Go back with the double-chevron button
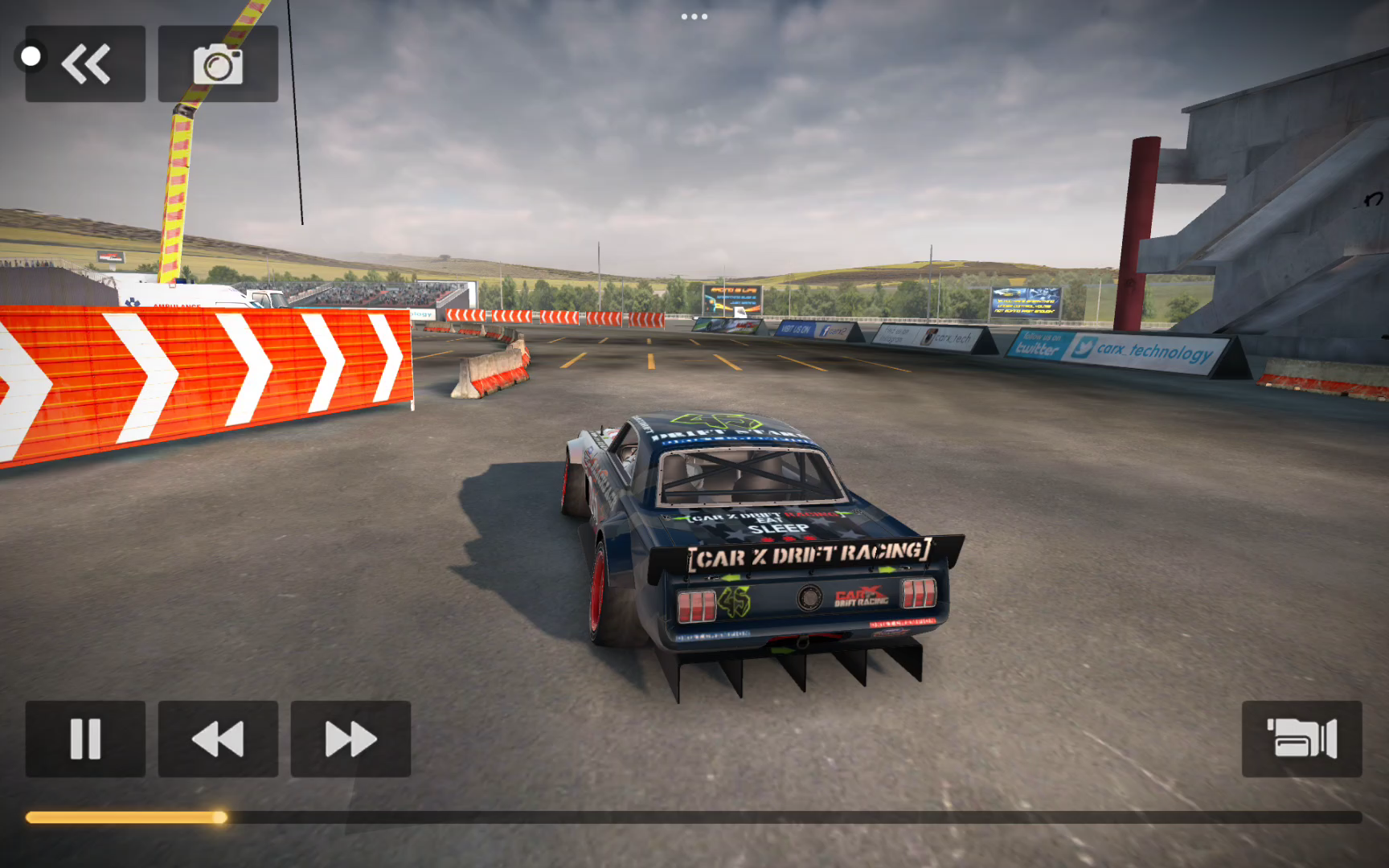This screenshot has width=1389, height=868. pyautogui.click(x=86, y=63)
